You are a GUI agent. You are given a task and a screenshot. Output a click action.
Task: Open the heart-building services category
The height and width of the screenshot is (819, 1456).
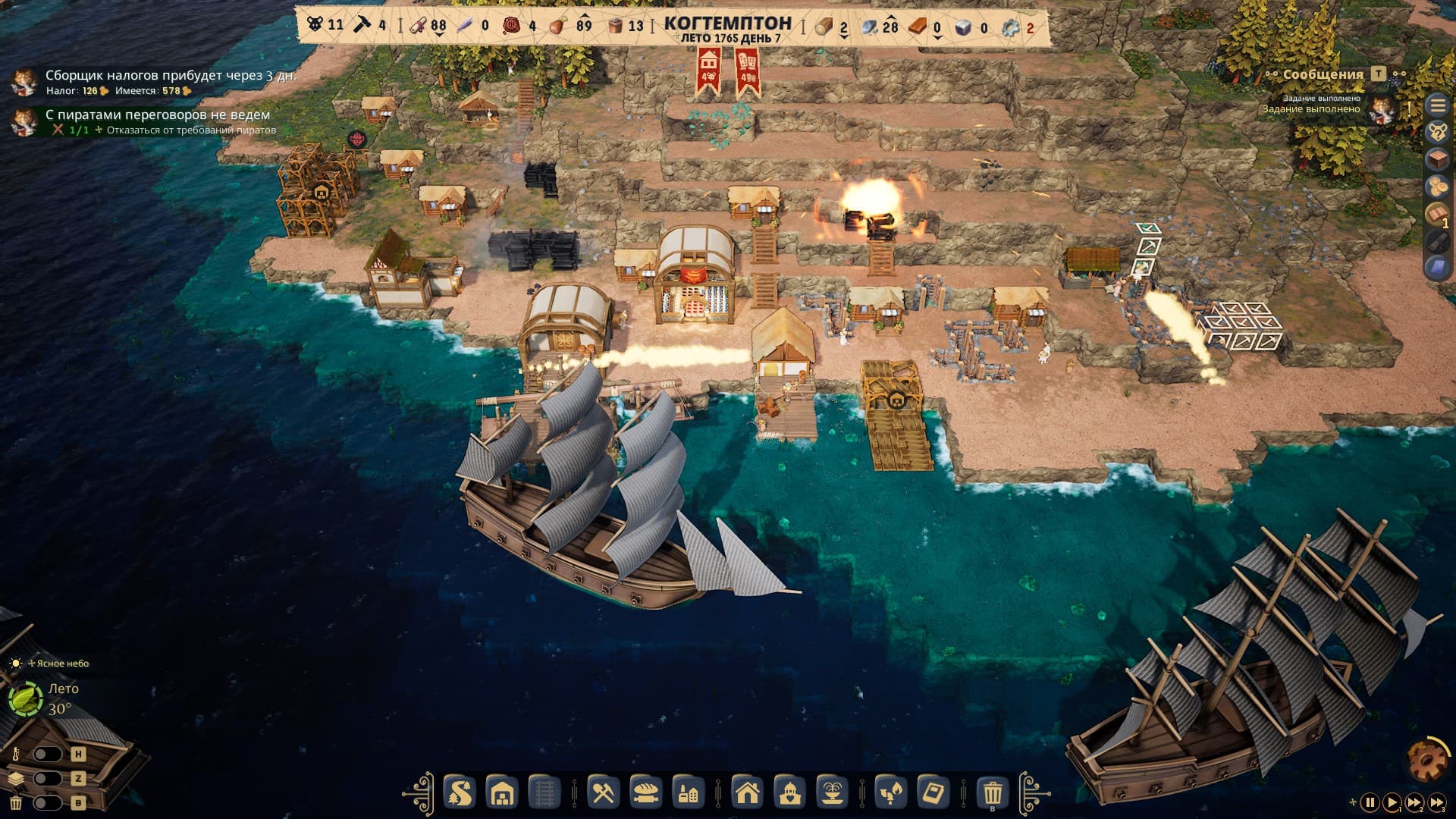[x=790, y=794]
